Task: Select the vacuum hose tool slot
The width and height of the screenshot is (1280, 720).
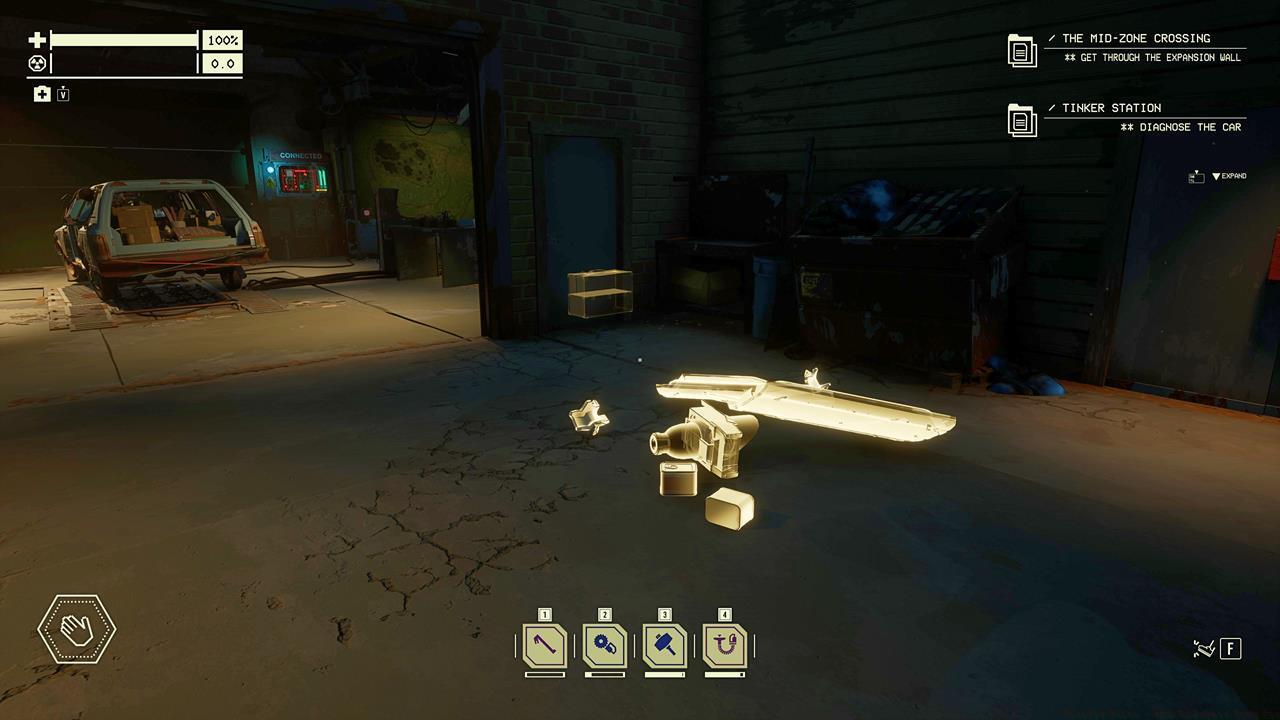Action: pyautogui.click(x=725, y=645)
